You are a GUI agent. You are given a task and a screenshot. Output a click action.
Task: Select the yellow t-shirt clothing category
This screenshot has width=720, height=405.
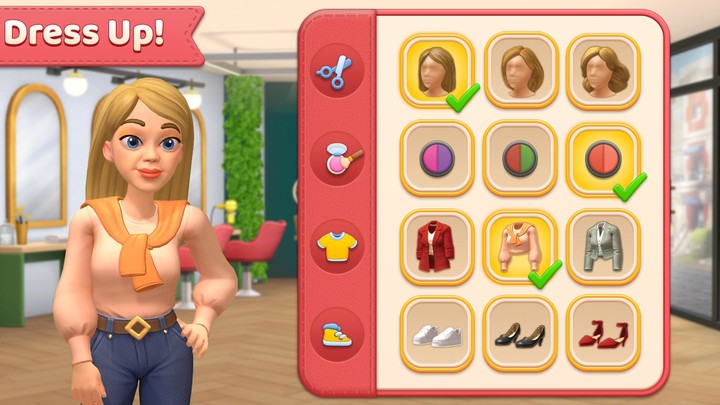tap(337, 245)
